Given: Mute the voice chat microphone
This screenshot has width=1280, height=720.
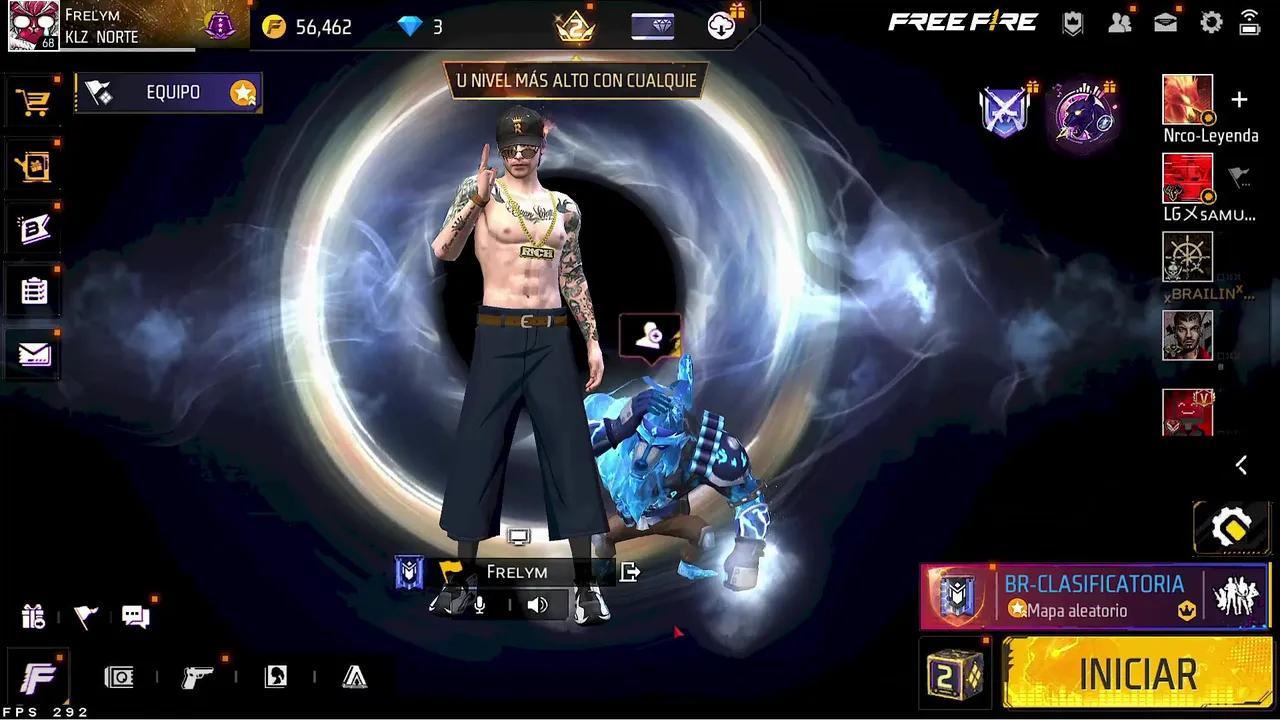Looking at the screenshot, I should tap(478, 604).
